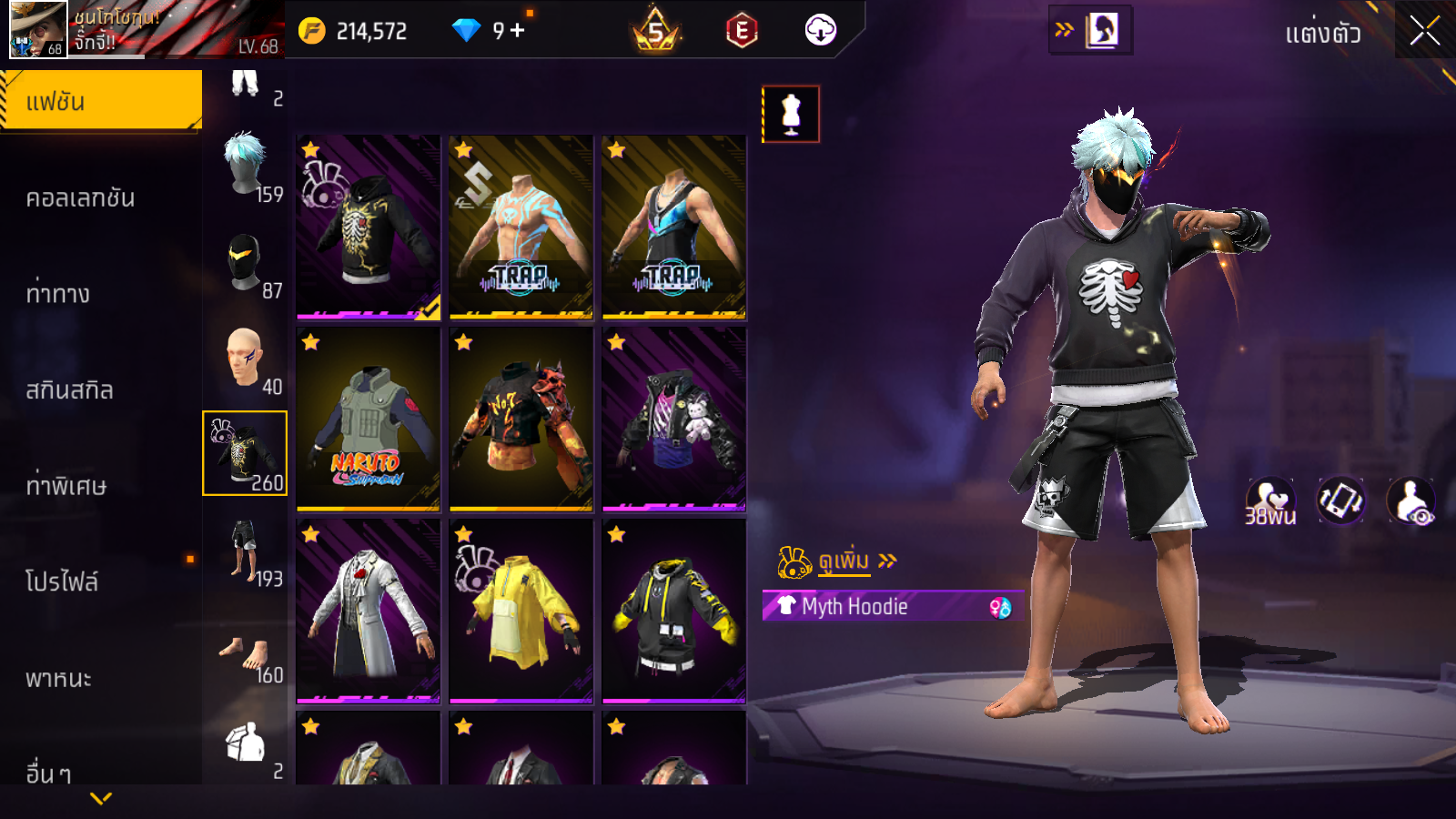Choose the shorts category with 193 items

click(246, 550)
